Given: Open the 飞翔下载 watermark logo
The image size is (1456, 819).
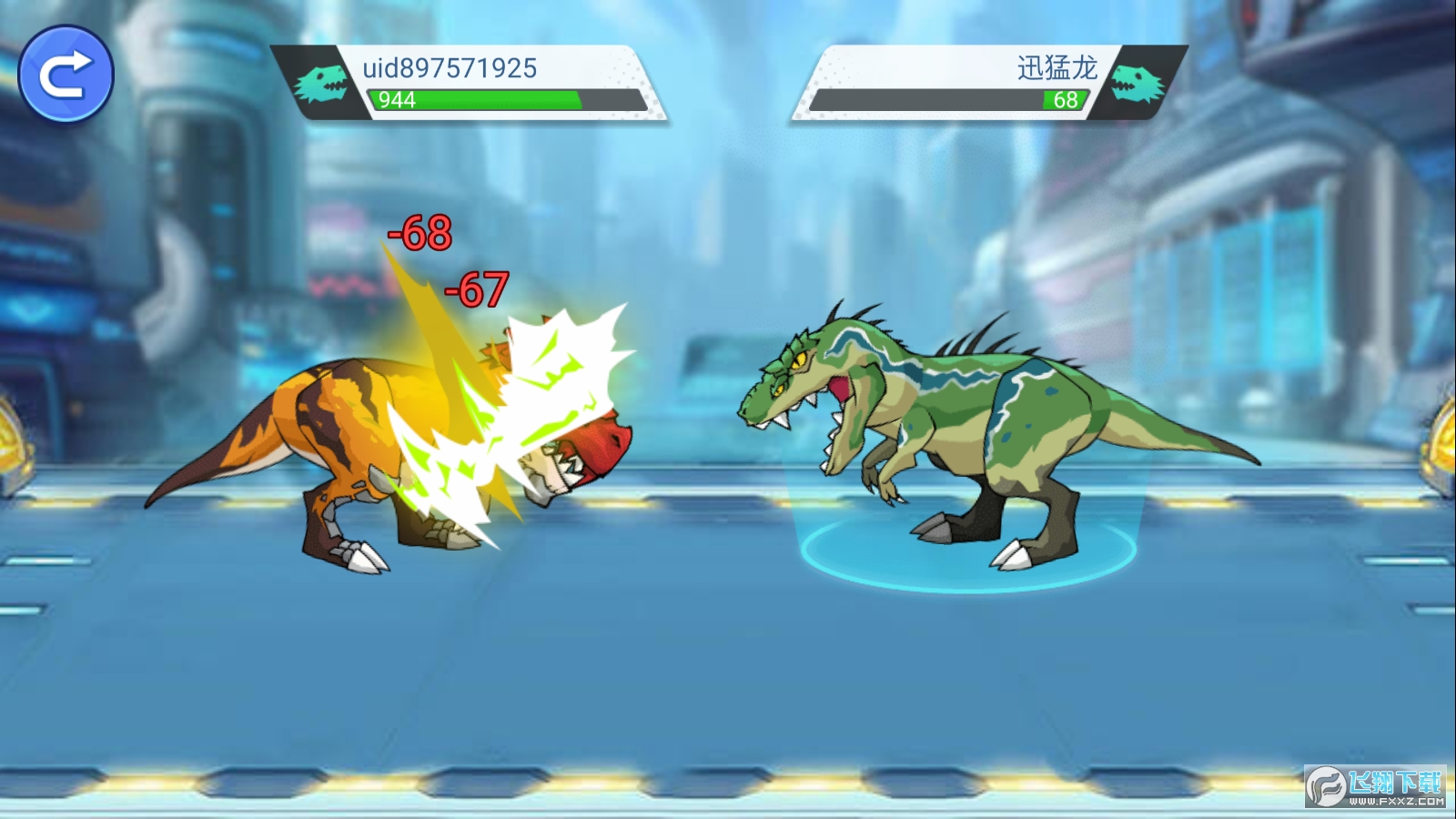Looking at the screenshot, I should click(x=1375, y=786).
